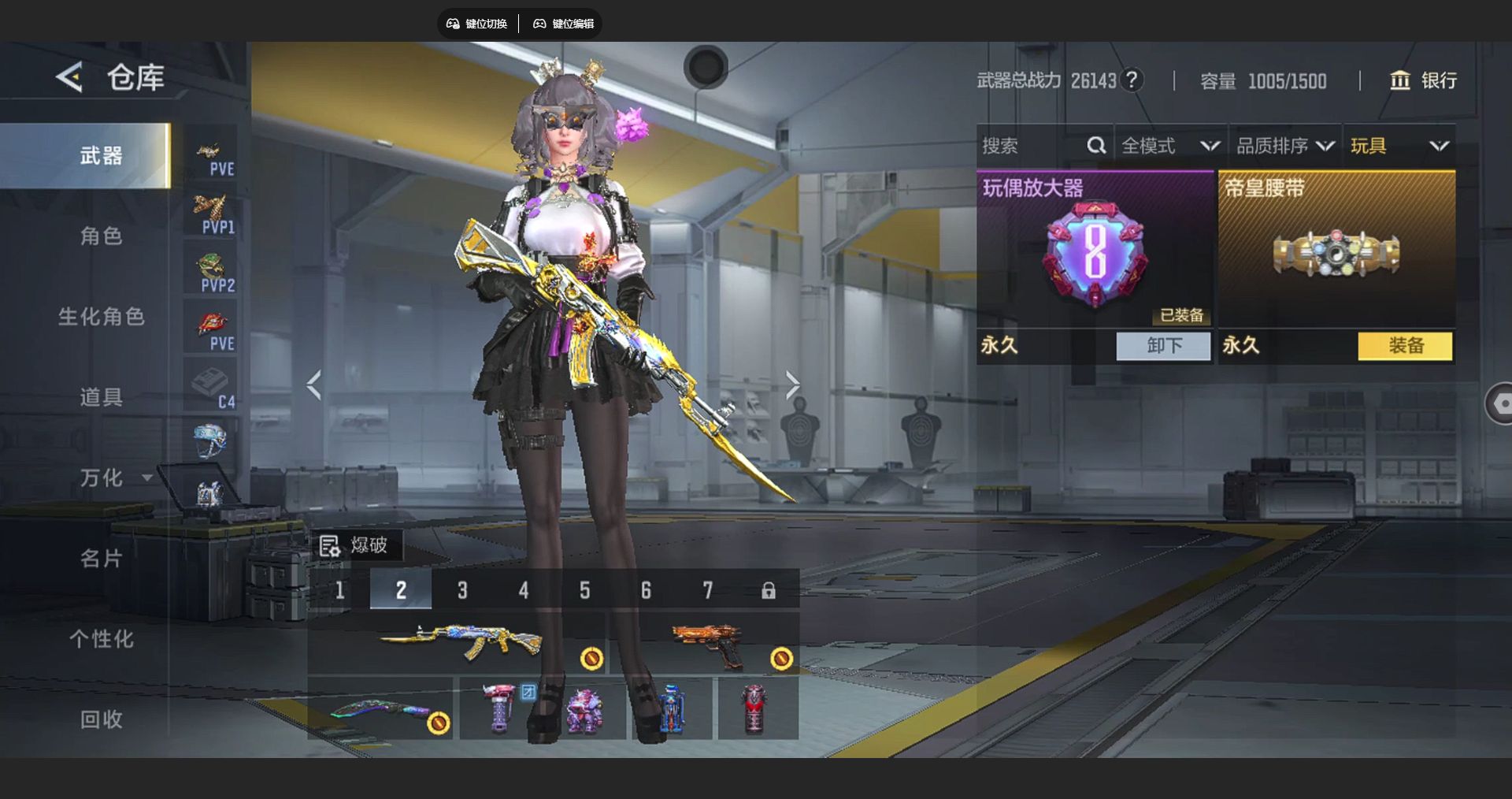The width and height of the screenshot is (1512, 799).
Task: Open the 全模式 mode filter dropdown
Action: coord(1170,146)
